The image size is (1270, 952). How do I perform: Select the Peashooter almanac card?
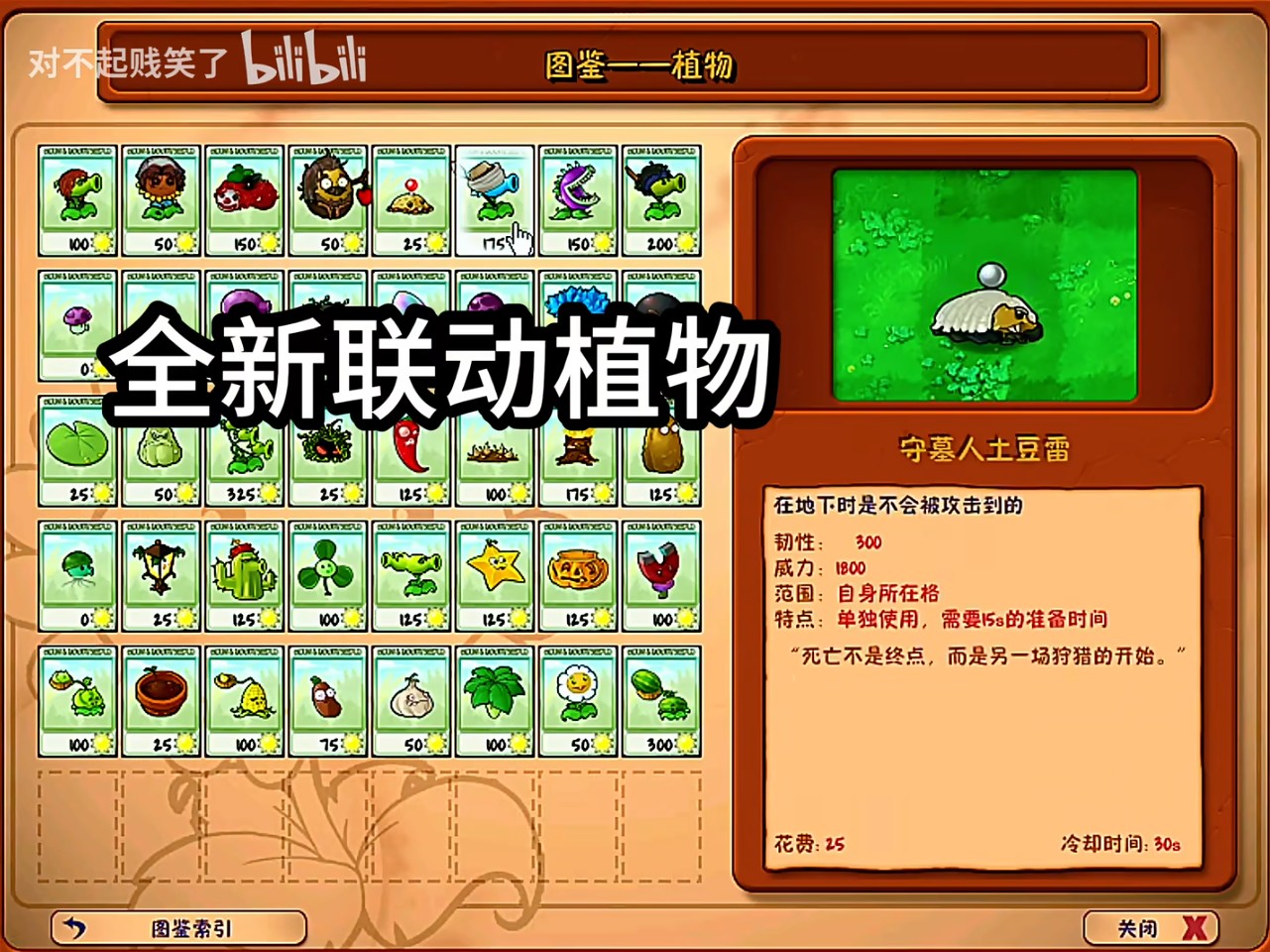tap(79, 198)
